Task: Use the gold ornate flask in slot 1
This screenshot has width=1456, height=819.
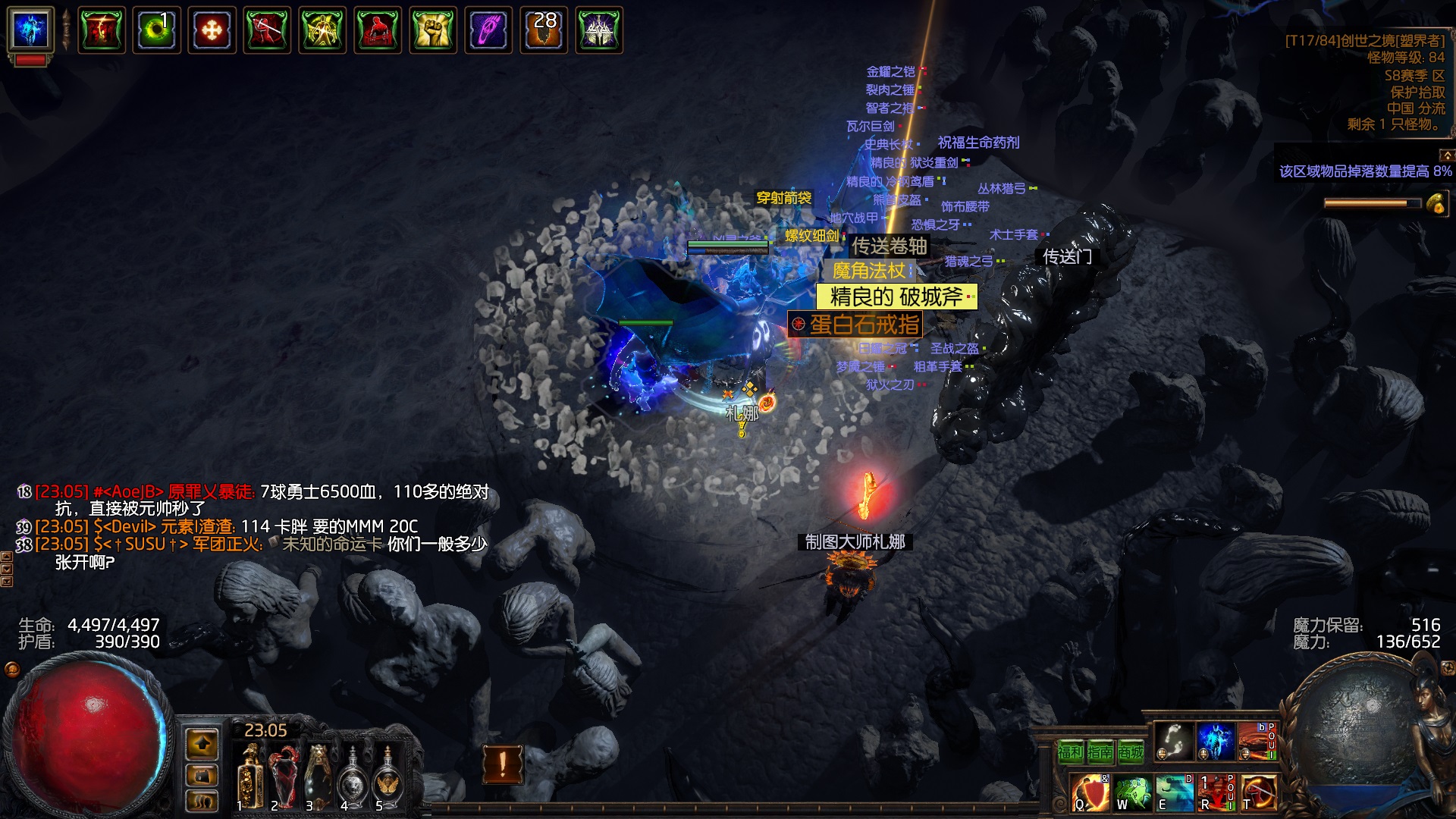Action: (249, 777)
